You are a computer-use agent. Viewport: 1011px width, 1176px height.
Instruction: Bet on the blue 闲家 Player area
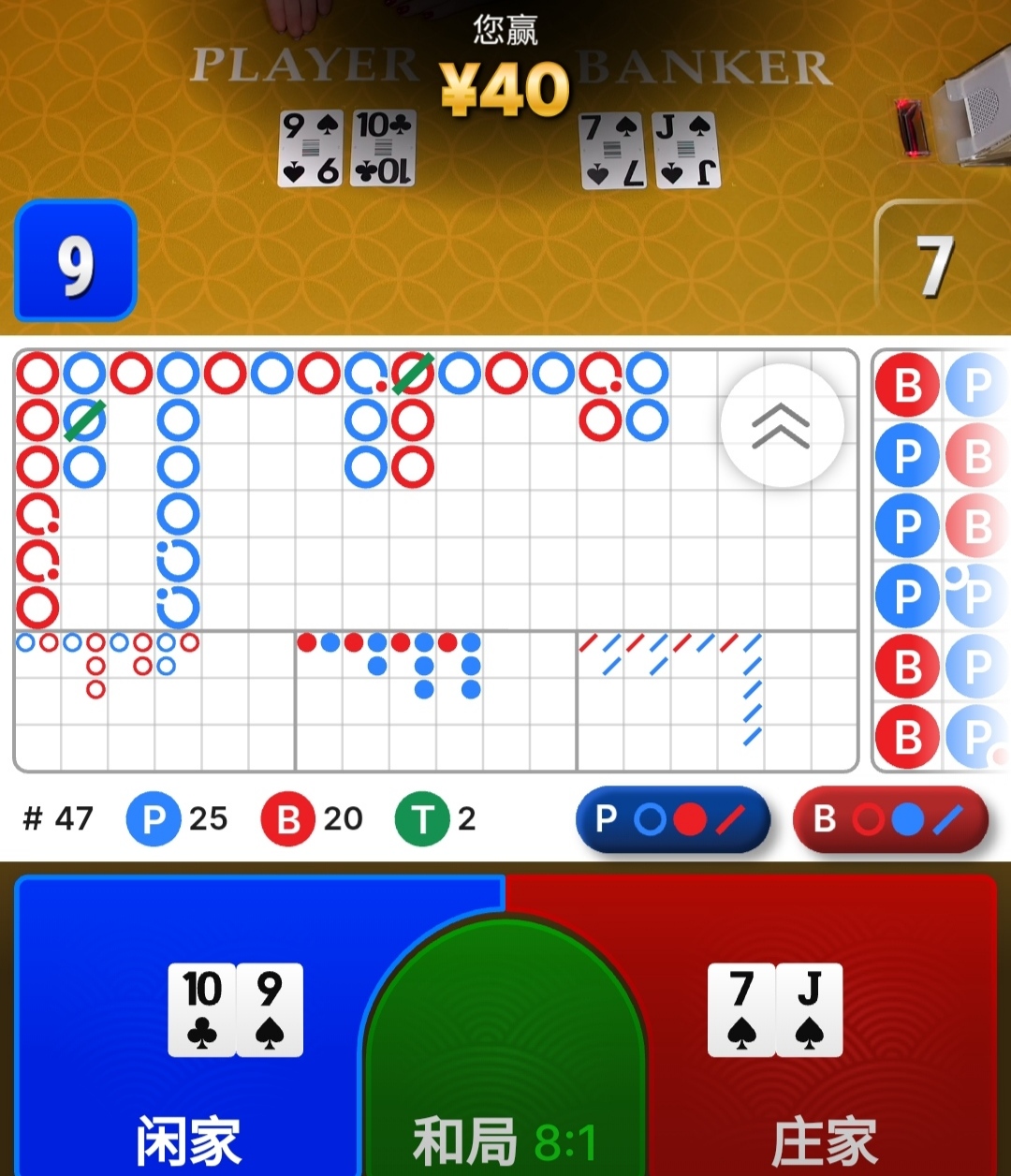pyautogui.click(x=187, y=1030)
